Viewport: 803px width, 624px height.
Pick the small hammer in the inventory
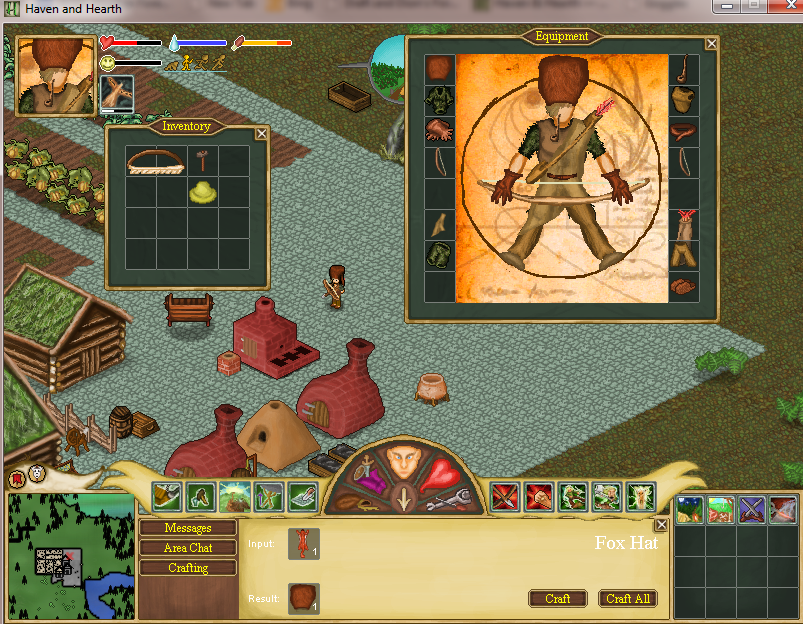coord(202,160)
